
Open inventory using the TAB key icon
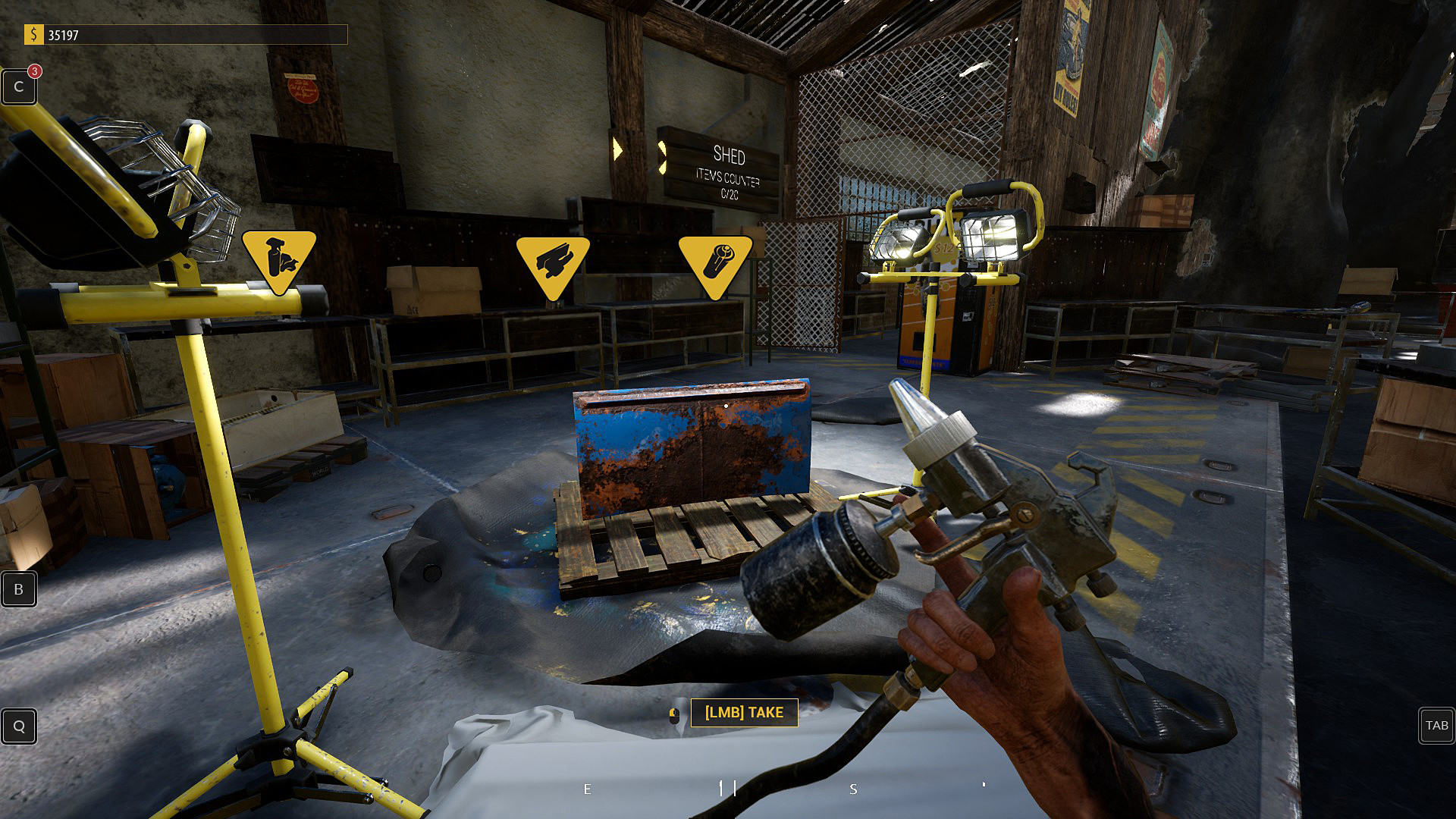point(1436,726)
